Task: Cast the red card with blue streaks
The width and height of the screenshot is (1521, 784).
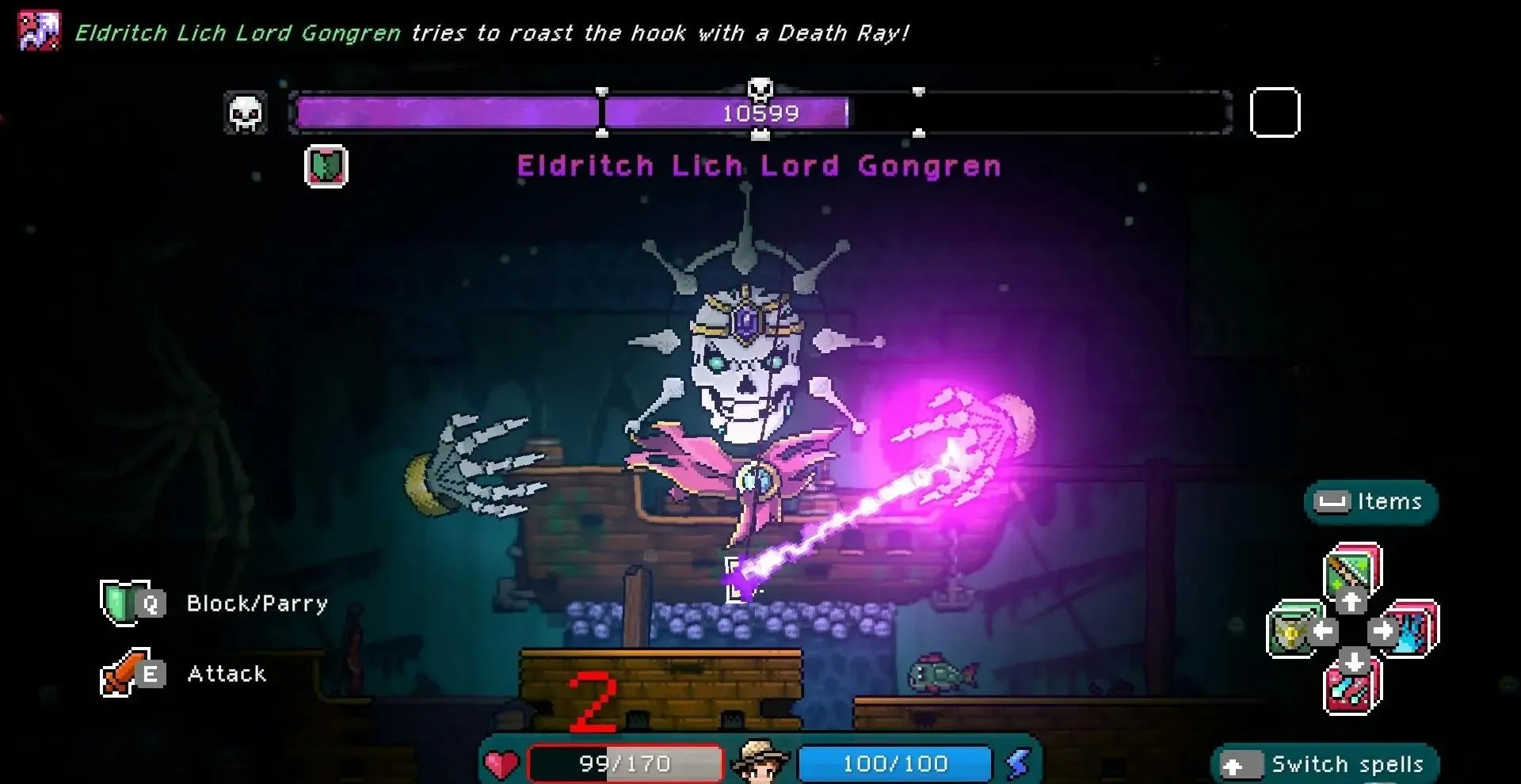Action: tap(1353, 687)
